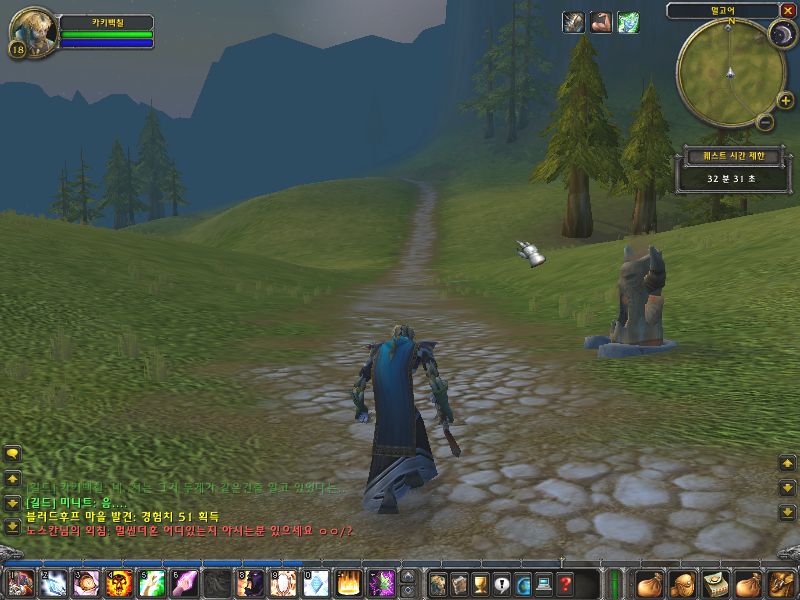The image size is (800, 600).
Task: Zoom in the minimap with the plus button
Action: [785, 100]
